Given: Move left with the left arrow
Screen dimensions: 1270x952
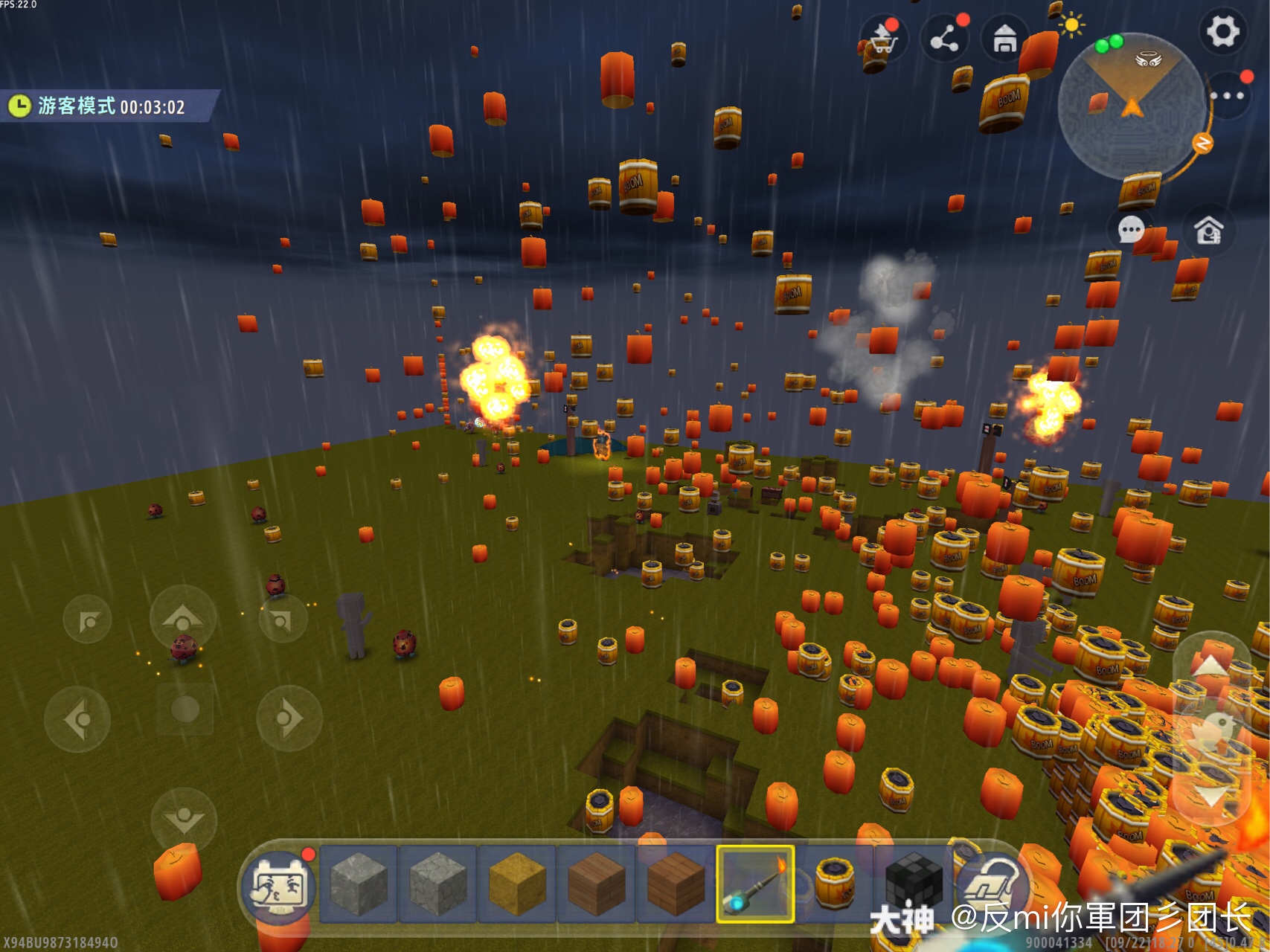Looking at the screenshot, I should click(x=77, y=719).
